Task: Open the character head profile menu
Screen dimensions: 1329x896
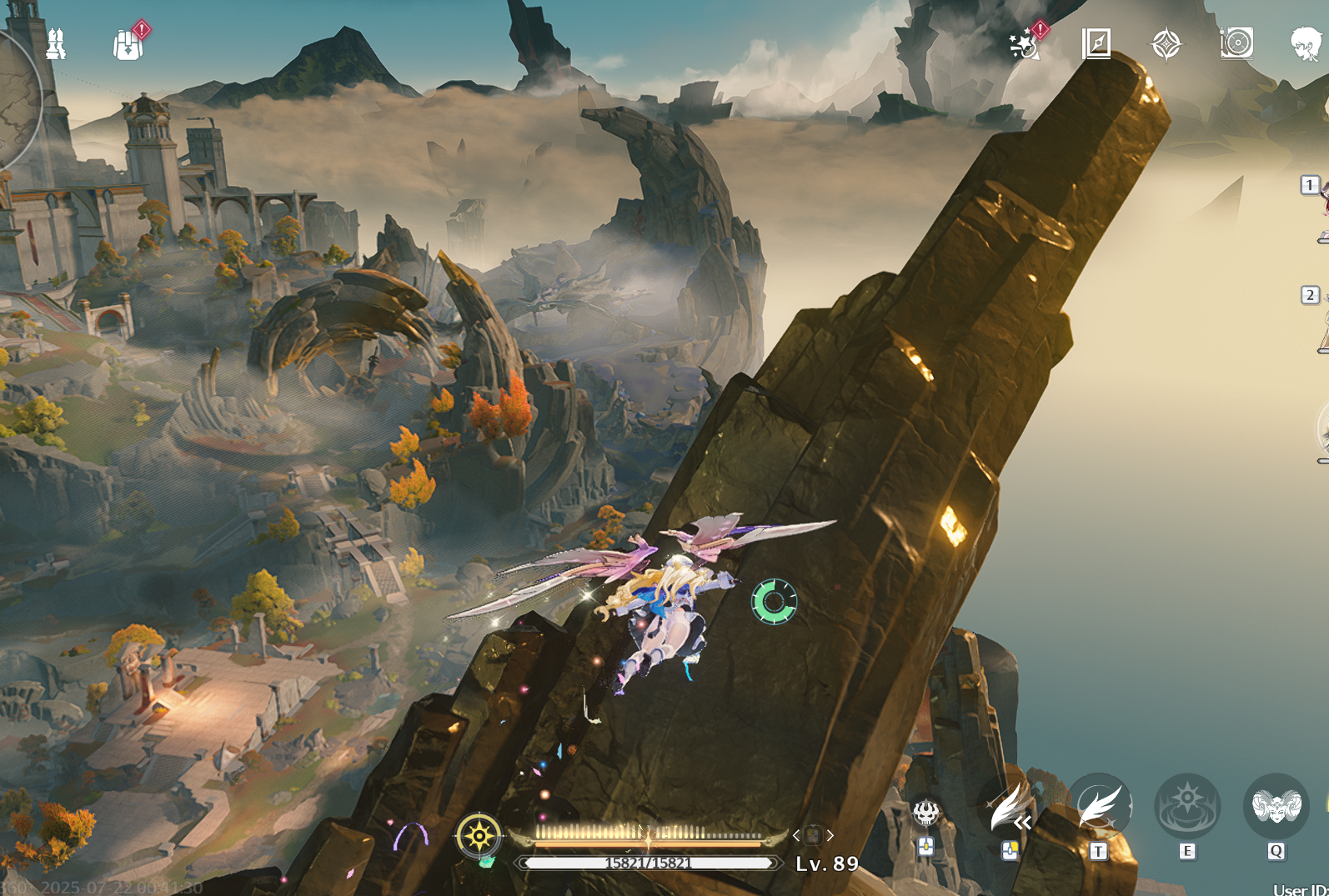Action: point(1305,43)
